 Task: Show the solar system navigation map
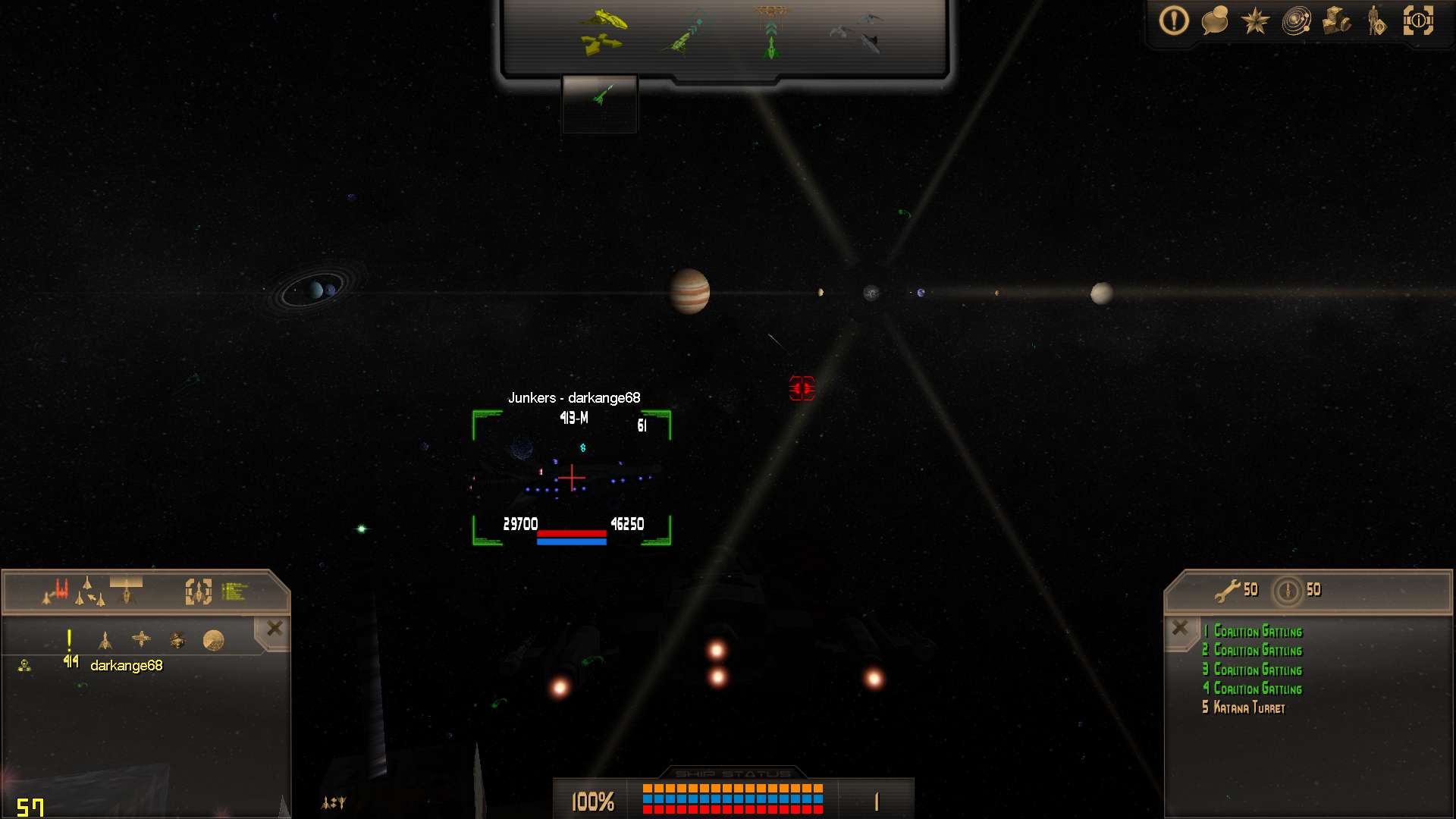tap(1296, 20)
